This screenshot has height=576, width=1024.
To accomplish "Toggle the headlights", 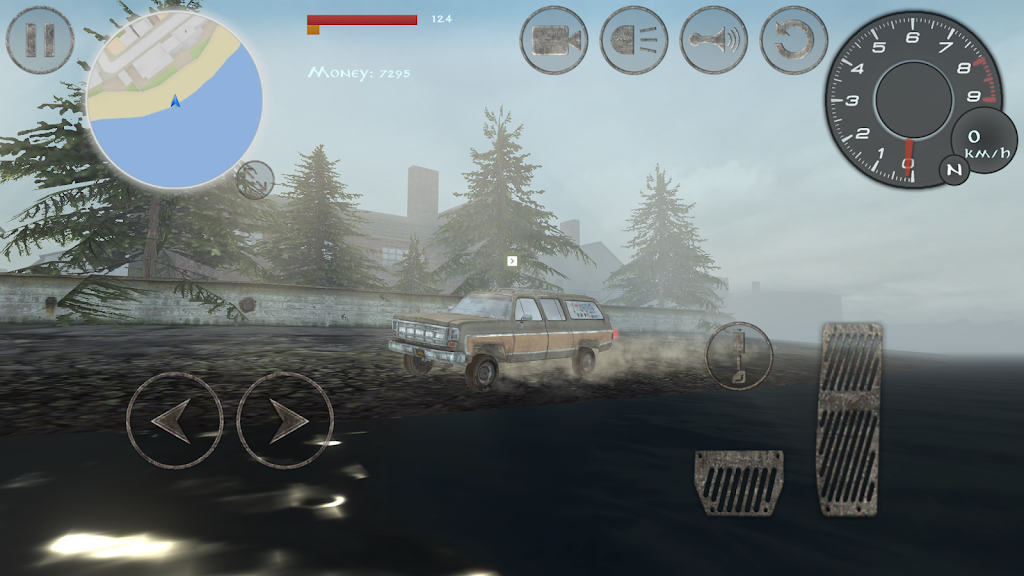I will [x=634, y=40].
